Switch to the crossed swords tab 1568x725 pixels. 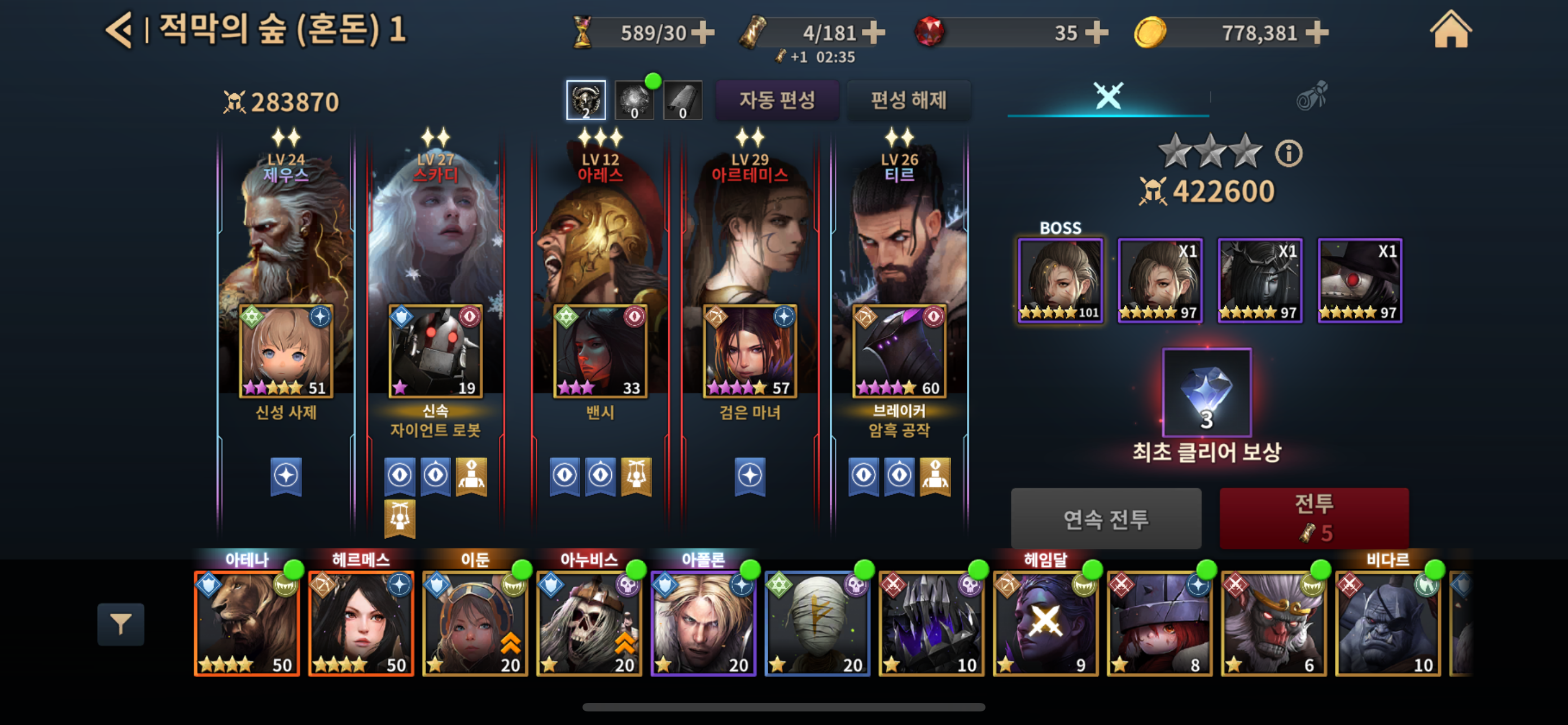pos(1108,96)
